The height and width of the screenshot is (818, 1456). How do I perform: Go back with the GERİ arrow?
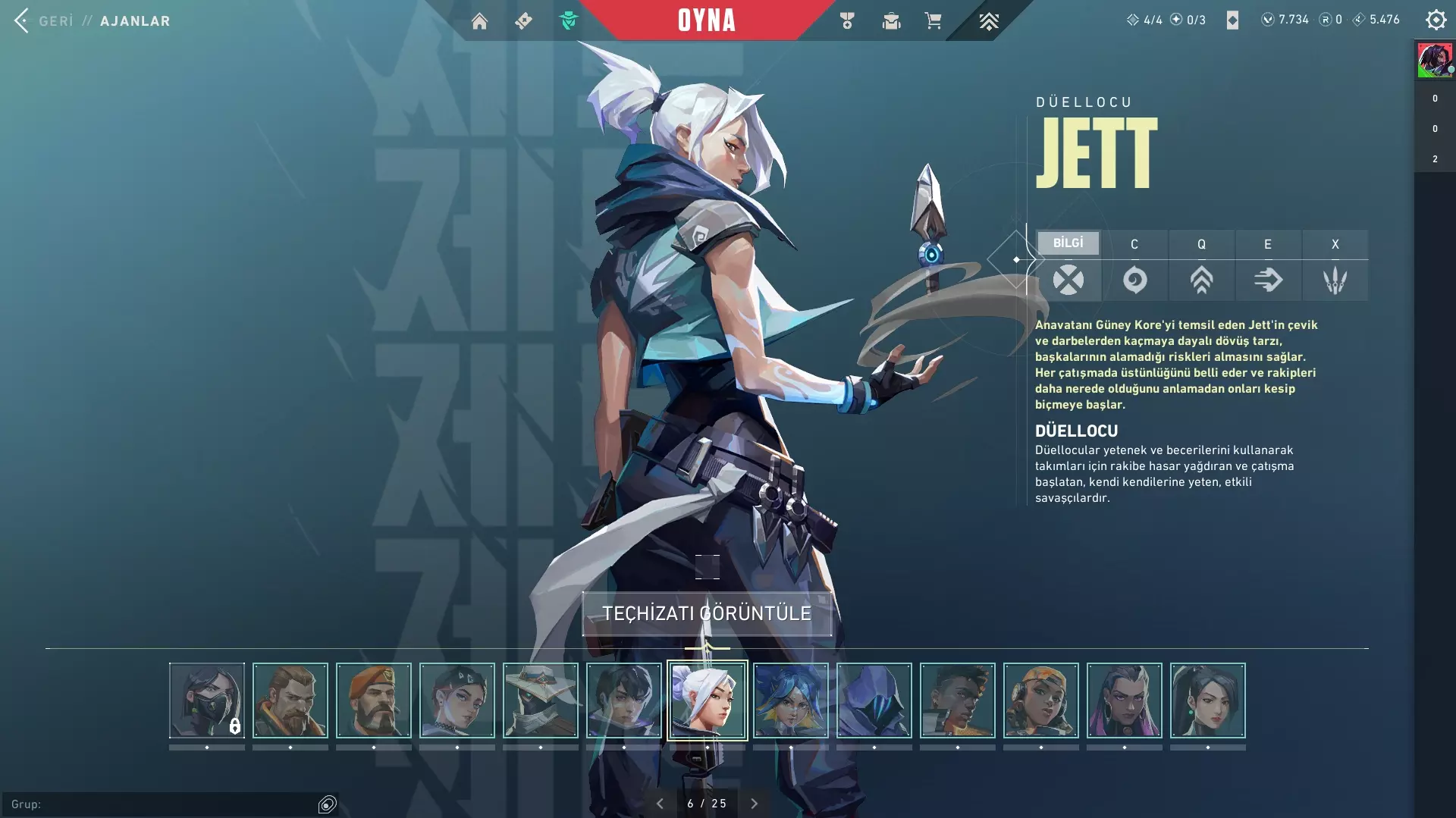click(x=22, y=20)
